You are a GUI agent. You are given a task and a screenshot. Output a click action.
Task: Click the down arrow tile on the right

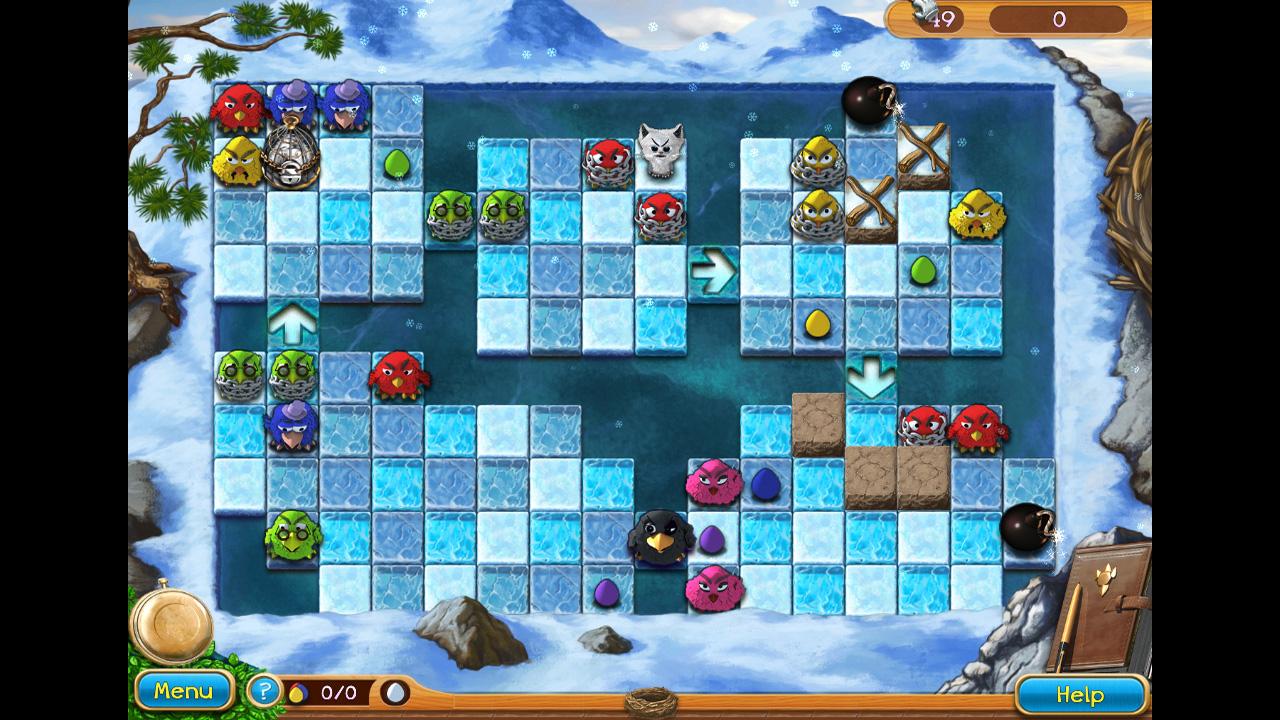(871, 377)
